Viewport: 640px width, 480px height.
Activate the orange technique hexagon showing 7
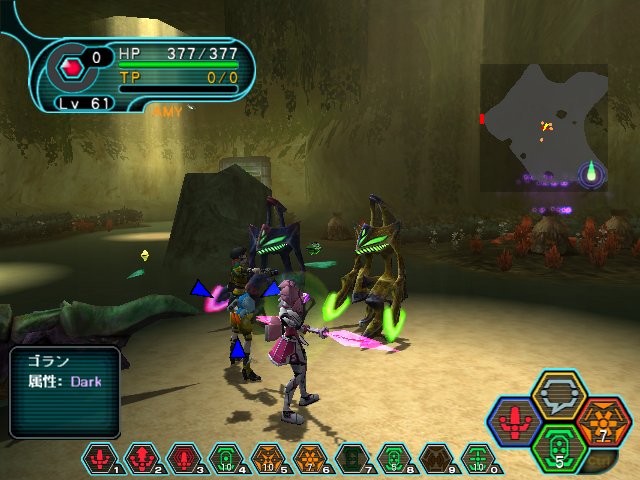pos(600,421)
